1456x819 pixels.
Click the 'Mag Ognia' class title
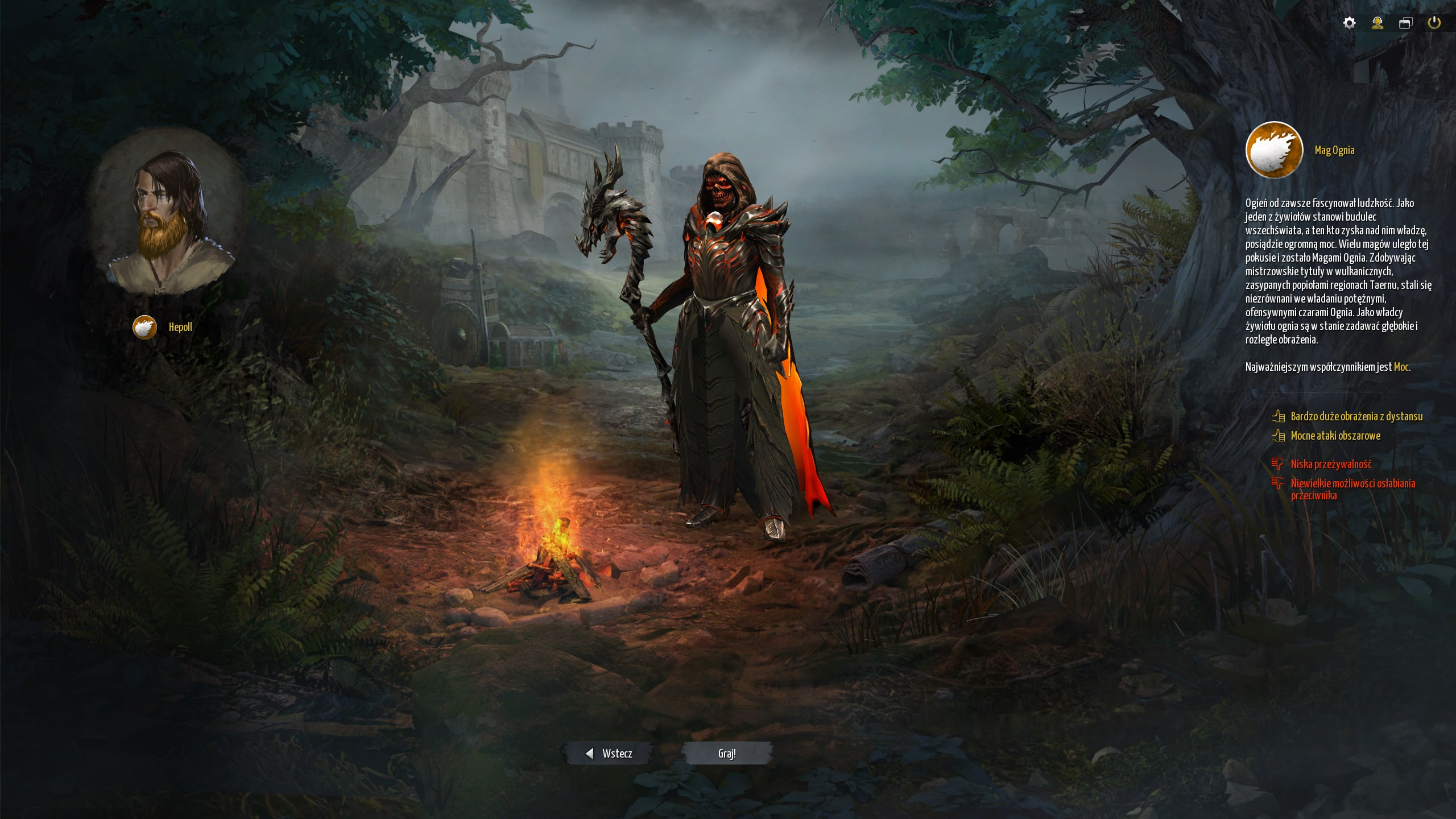pyautogui.click(x=1334, y=150)
